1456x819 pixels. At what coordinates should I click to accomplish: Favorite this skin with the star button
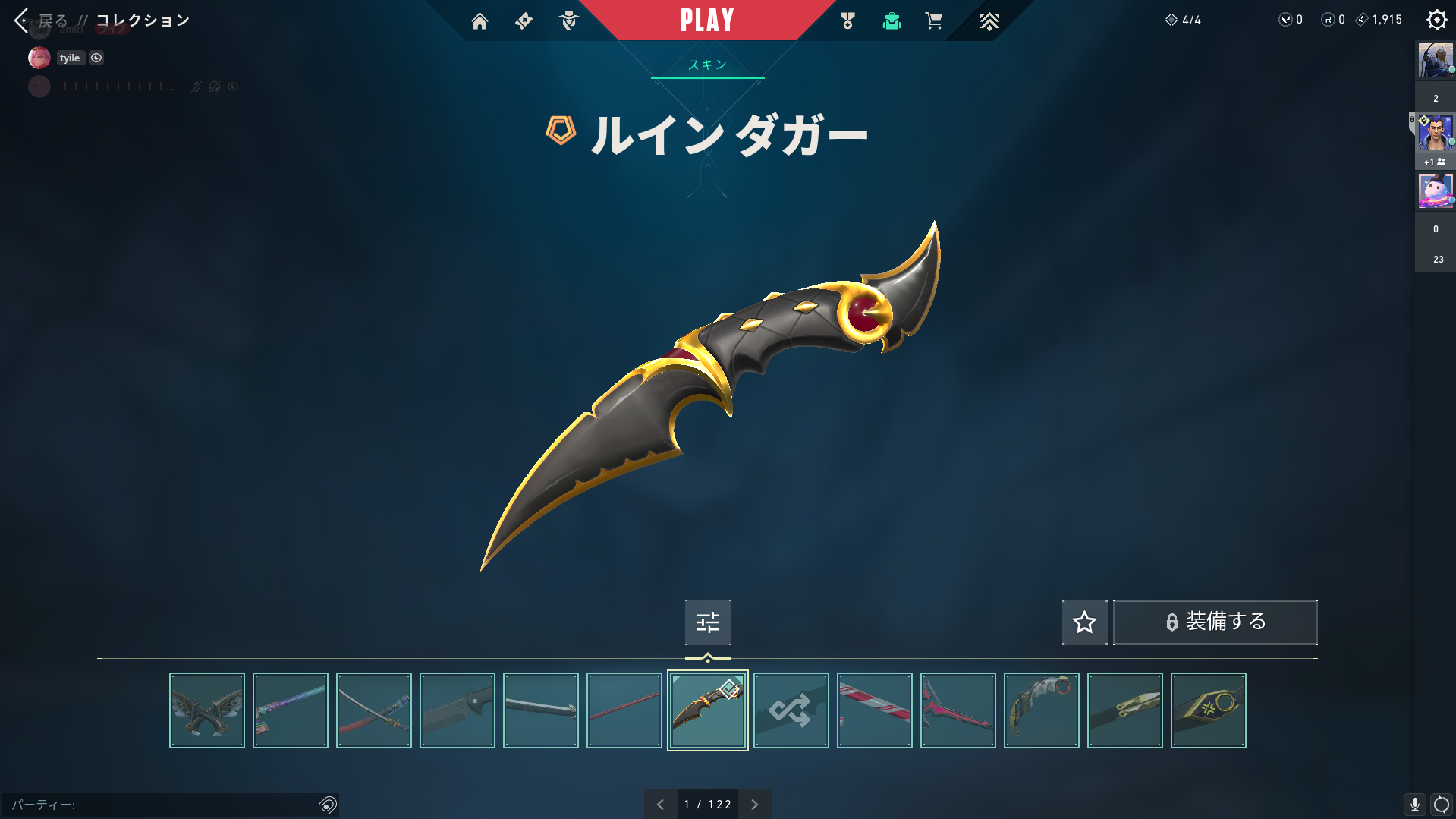click(x=1084, y=622)
